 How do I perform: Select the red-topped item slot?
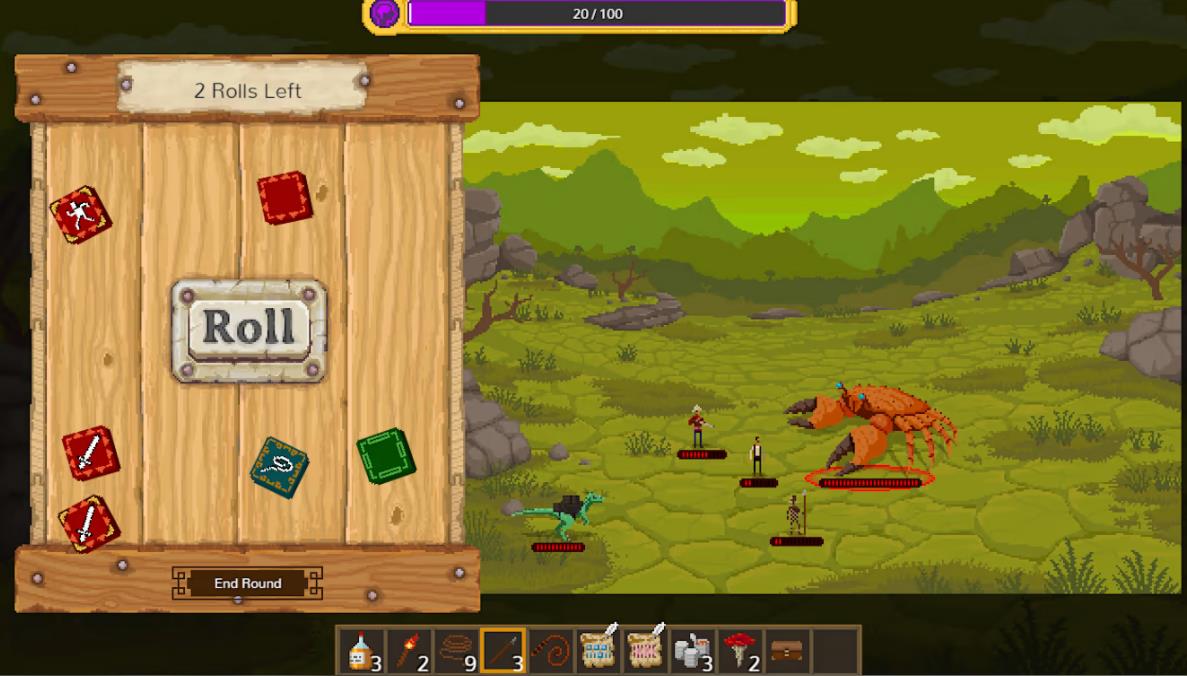click(x=740, y=651)
